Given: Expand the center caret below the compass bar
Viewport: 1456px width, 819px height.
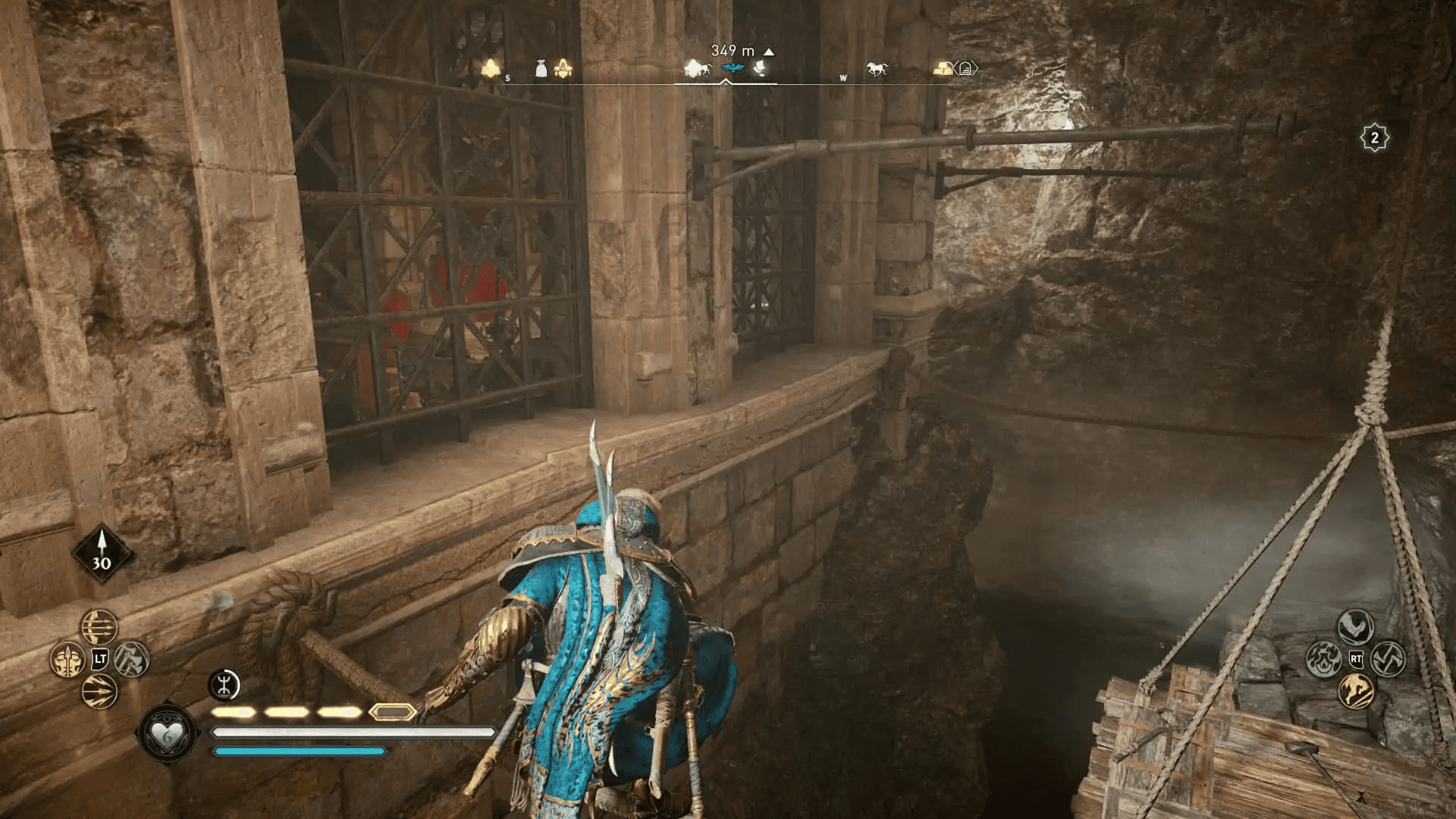Looking at the screenshot, I should coord(726,81).
